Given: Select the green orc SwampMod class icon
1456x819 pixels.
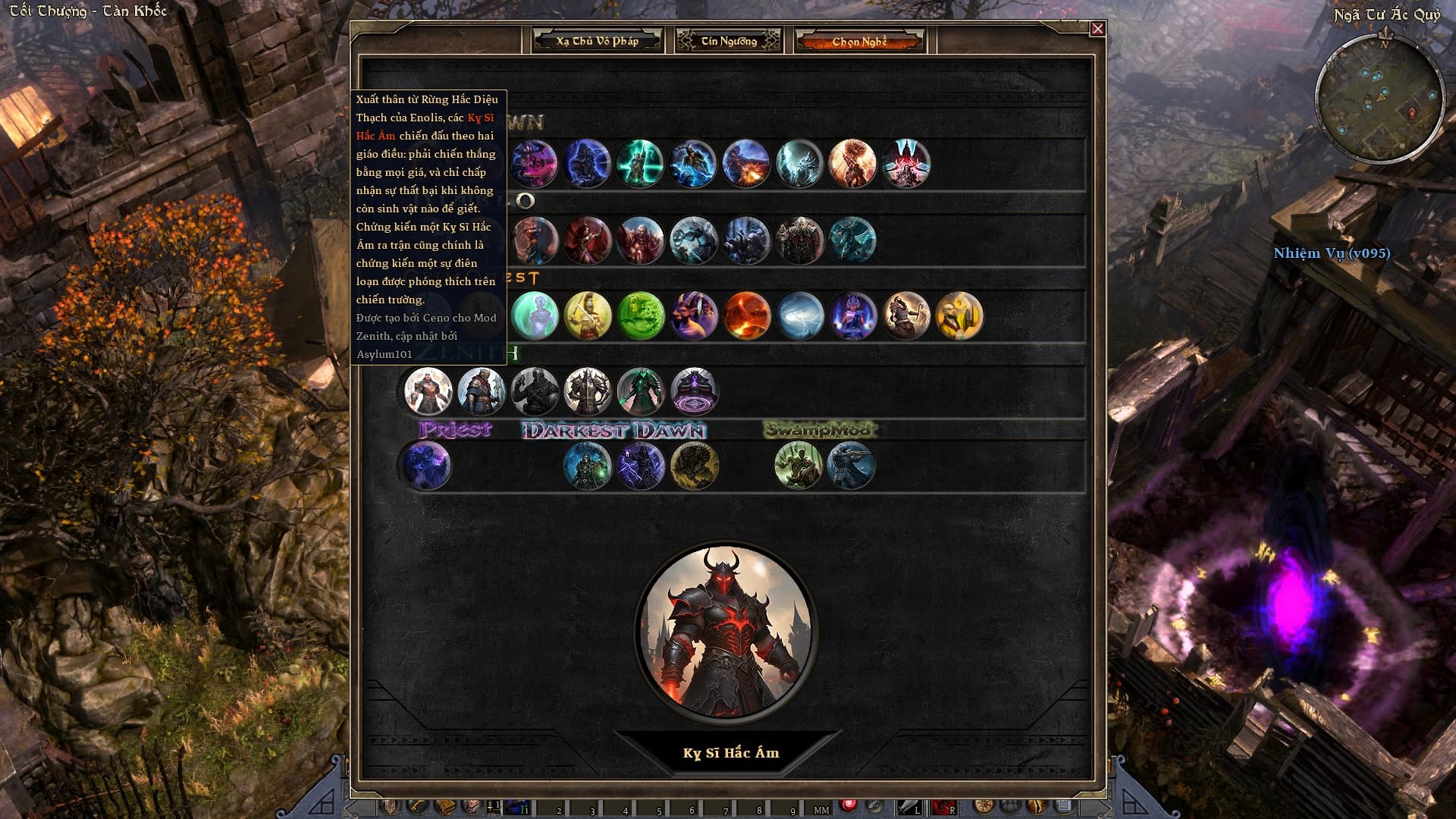Looking at the screenshot, I should click(x=799, y=466).
